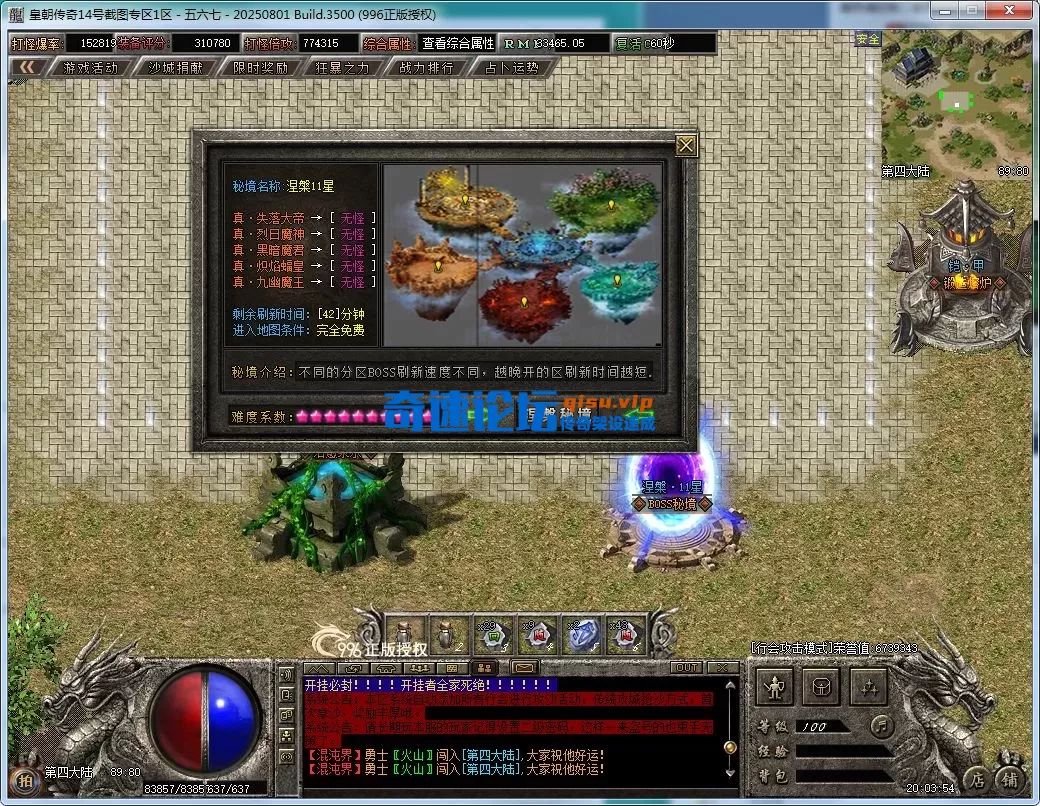Show the 战力排行 power ranking
The height and width of the screenshot is (806, 1040).
point(426,68)
